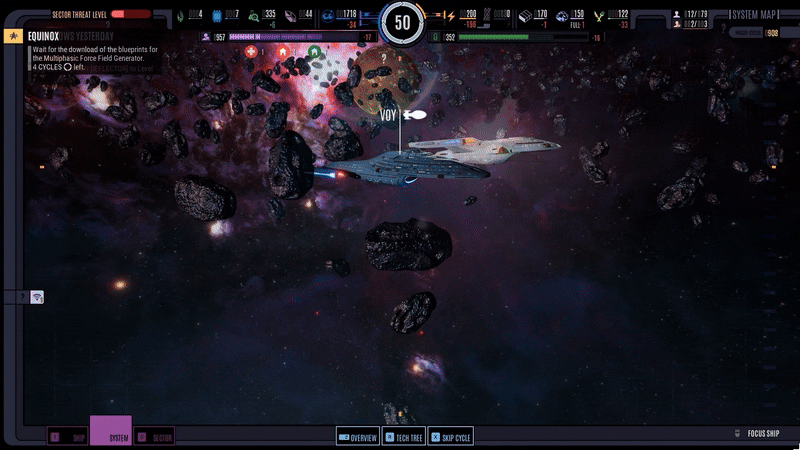Viewport: 800px width, 450px height.
Task: Switch to the Ship view tab
Action: tap(68, 437)
